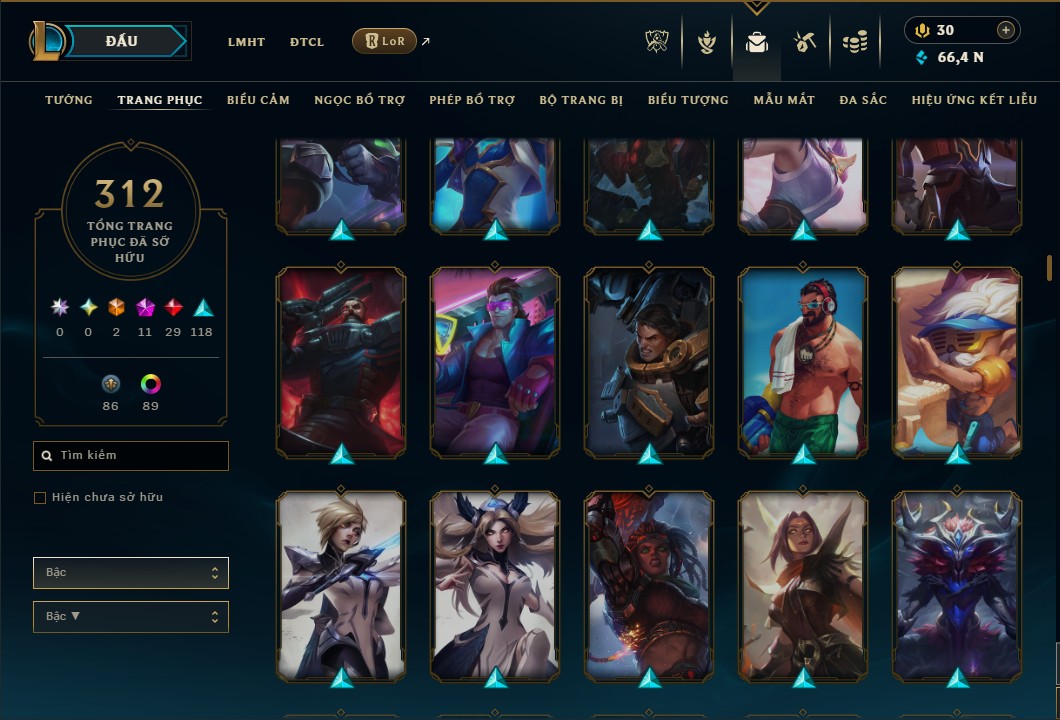Open the HIỆU ỨNG KẾT LIỄU tab

(975, 100)
